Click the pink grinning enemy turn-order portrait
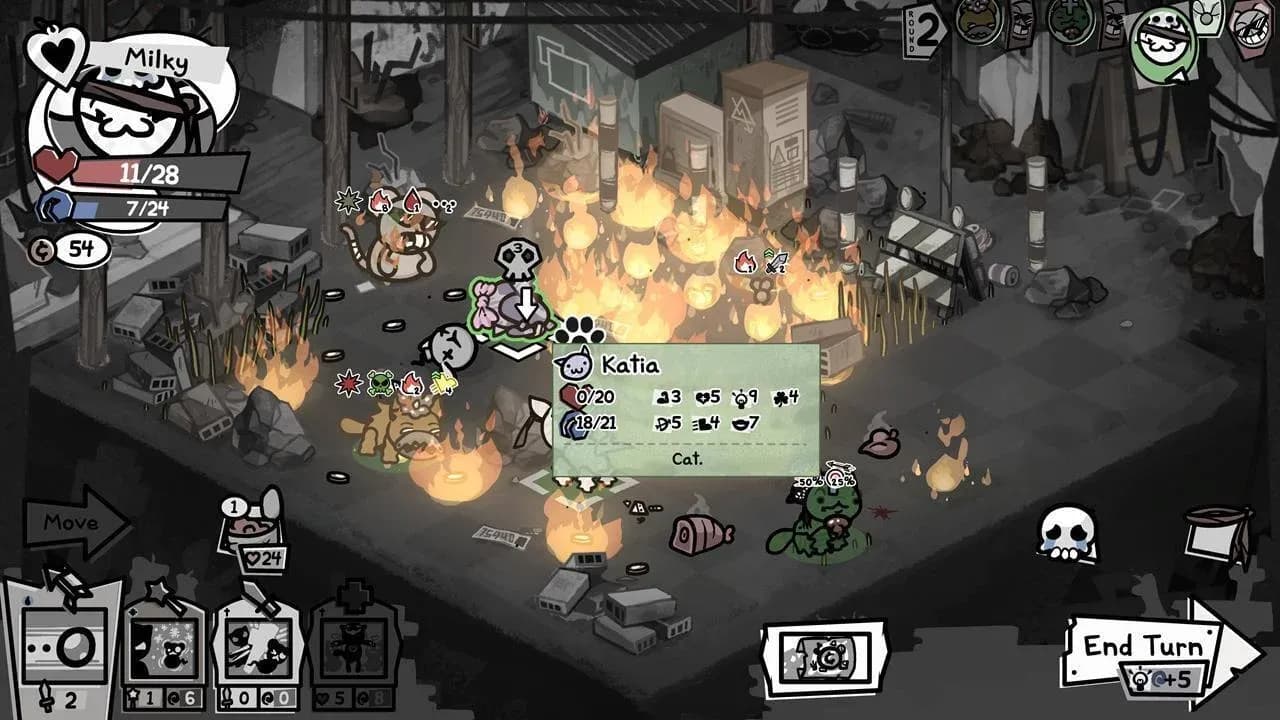The height and width of the screenshot is (720, 1280). coord(1250,28)
